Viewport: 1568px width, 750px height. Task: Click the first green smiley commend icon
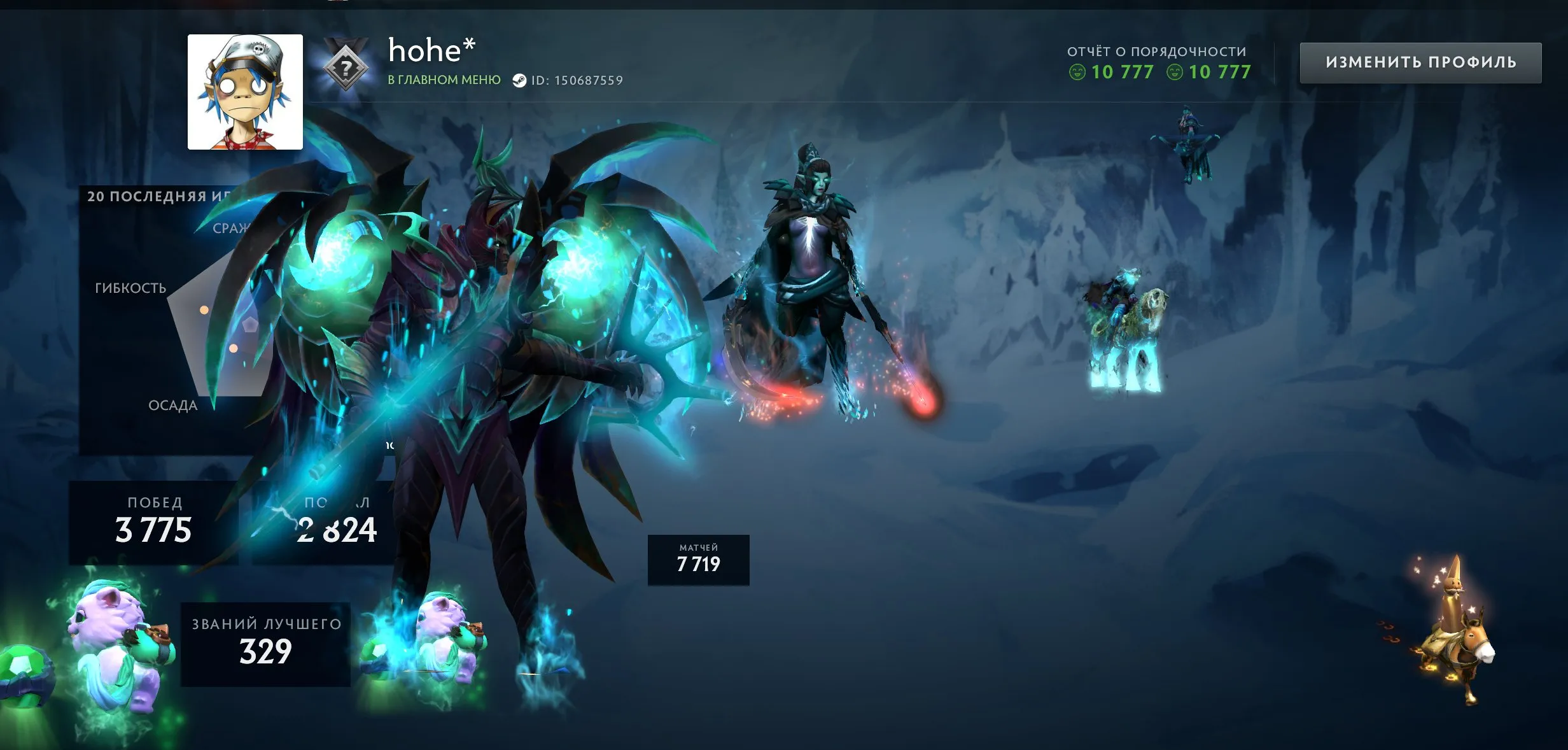[1078, 73]
